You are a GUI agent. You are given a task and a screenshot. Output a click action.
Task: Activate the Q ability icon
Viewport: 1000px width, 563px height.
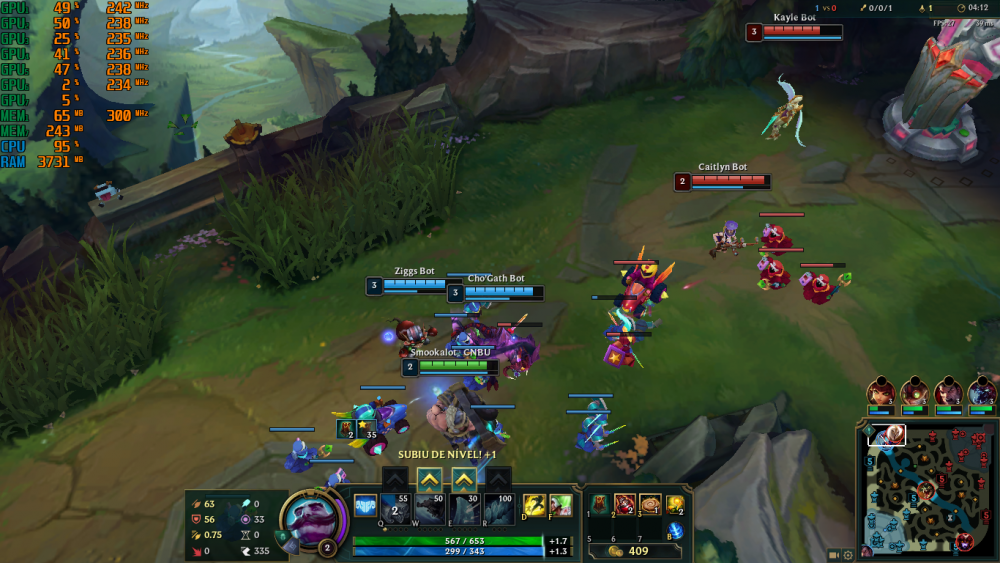[396, 508]
